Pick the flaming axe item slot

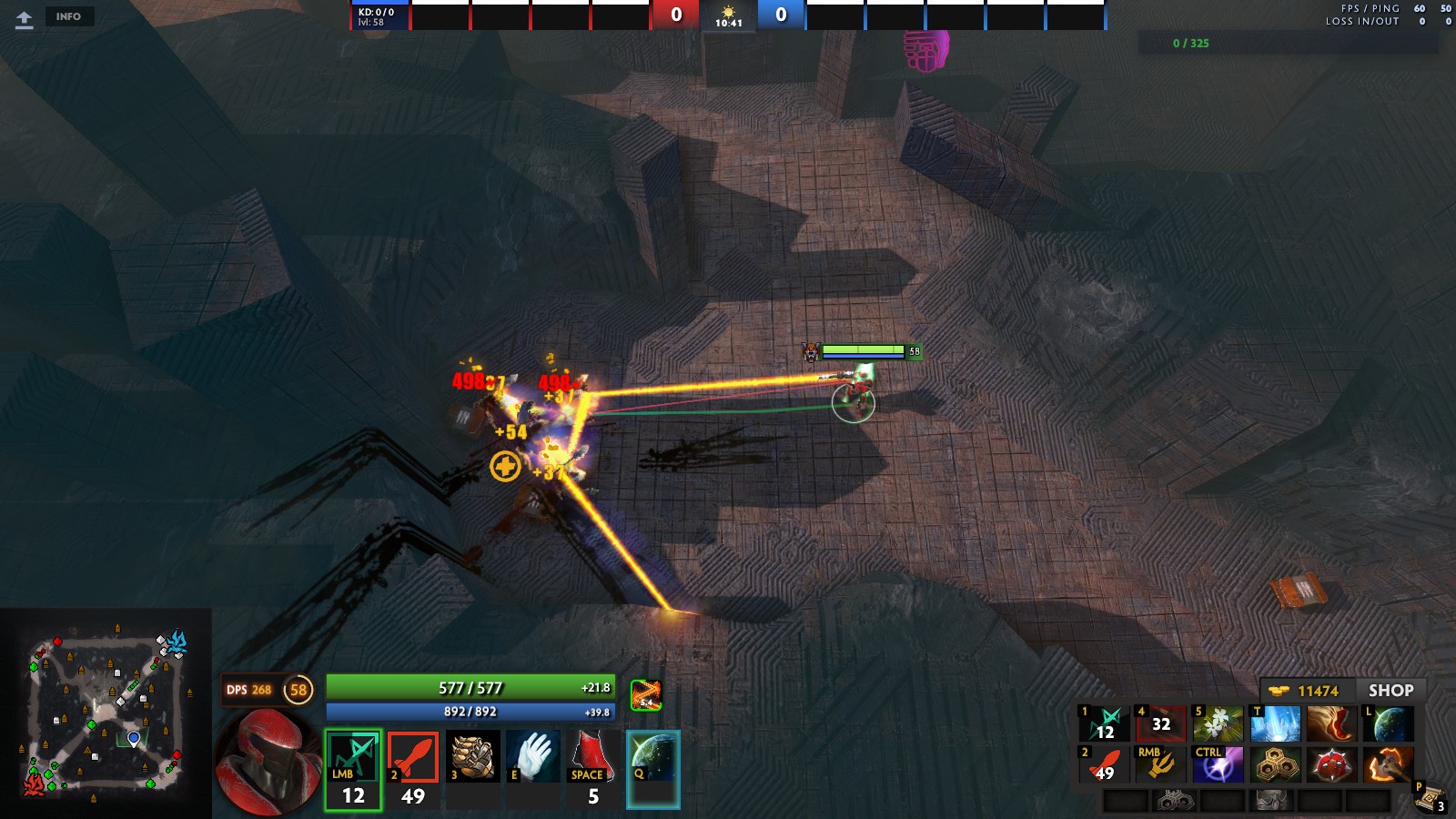coord(1389,765)
